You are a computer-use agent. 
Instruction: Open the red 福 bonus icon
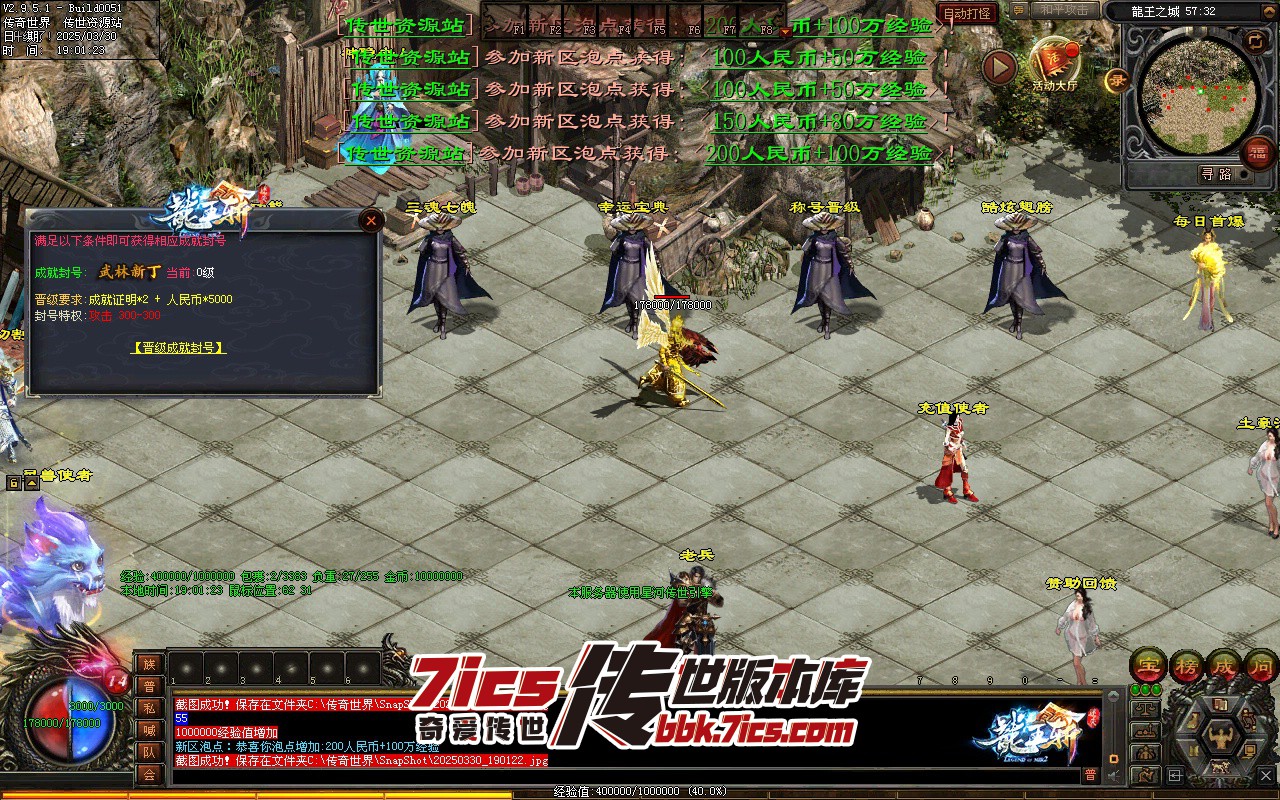[x=1257, y=153]
